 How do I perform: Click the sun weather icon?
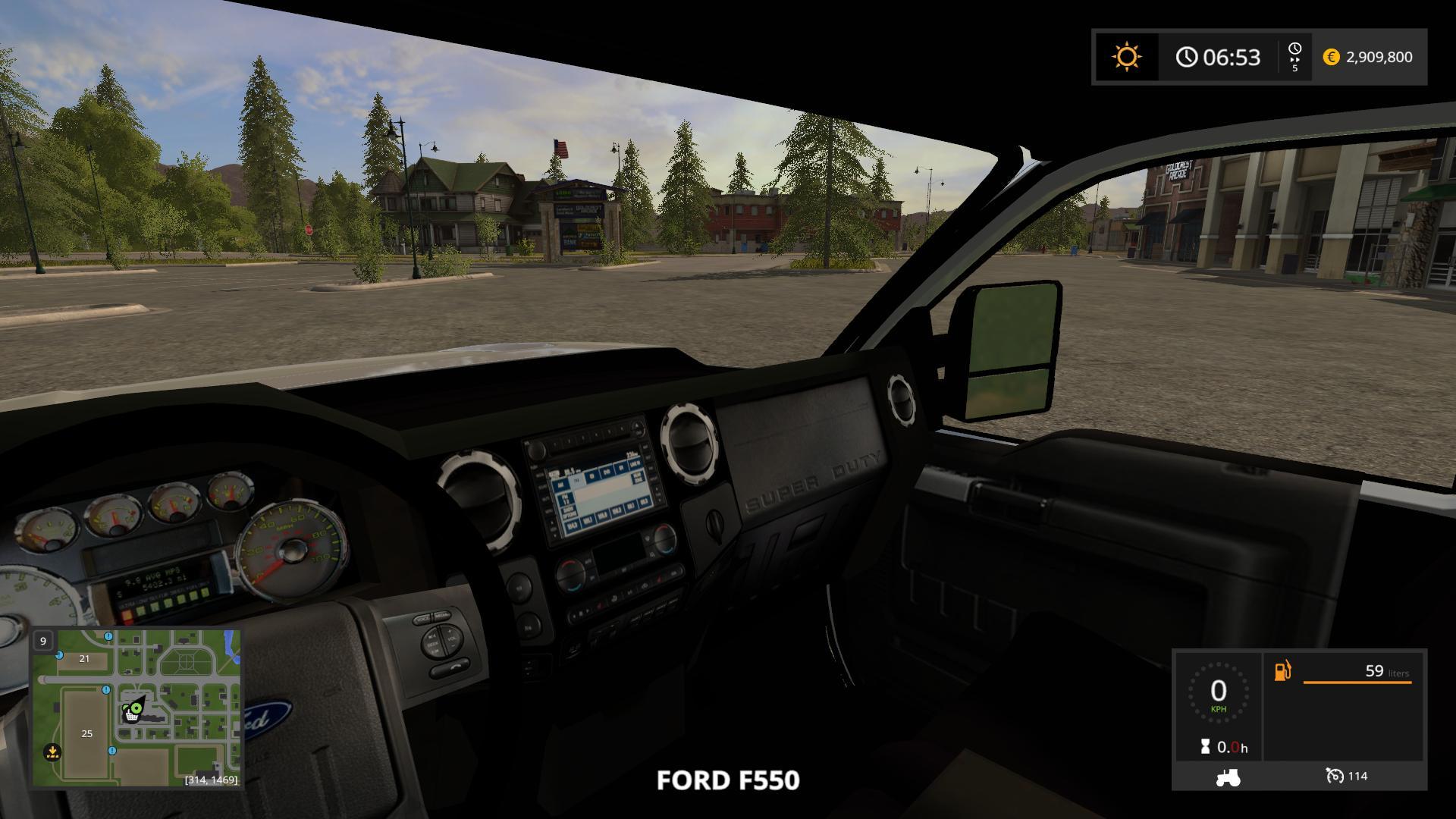[x=1126, y=57]
